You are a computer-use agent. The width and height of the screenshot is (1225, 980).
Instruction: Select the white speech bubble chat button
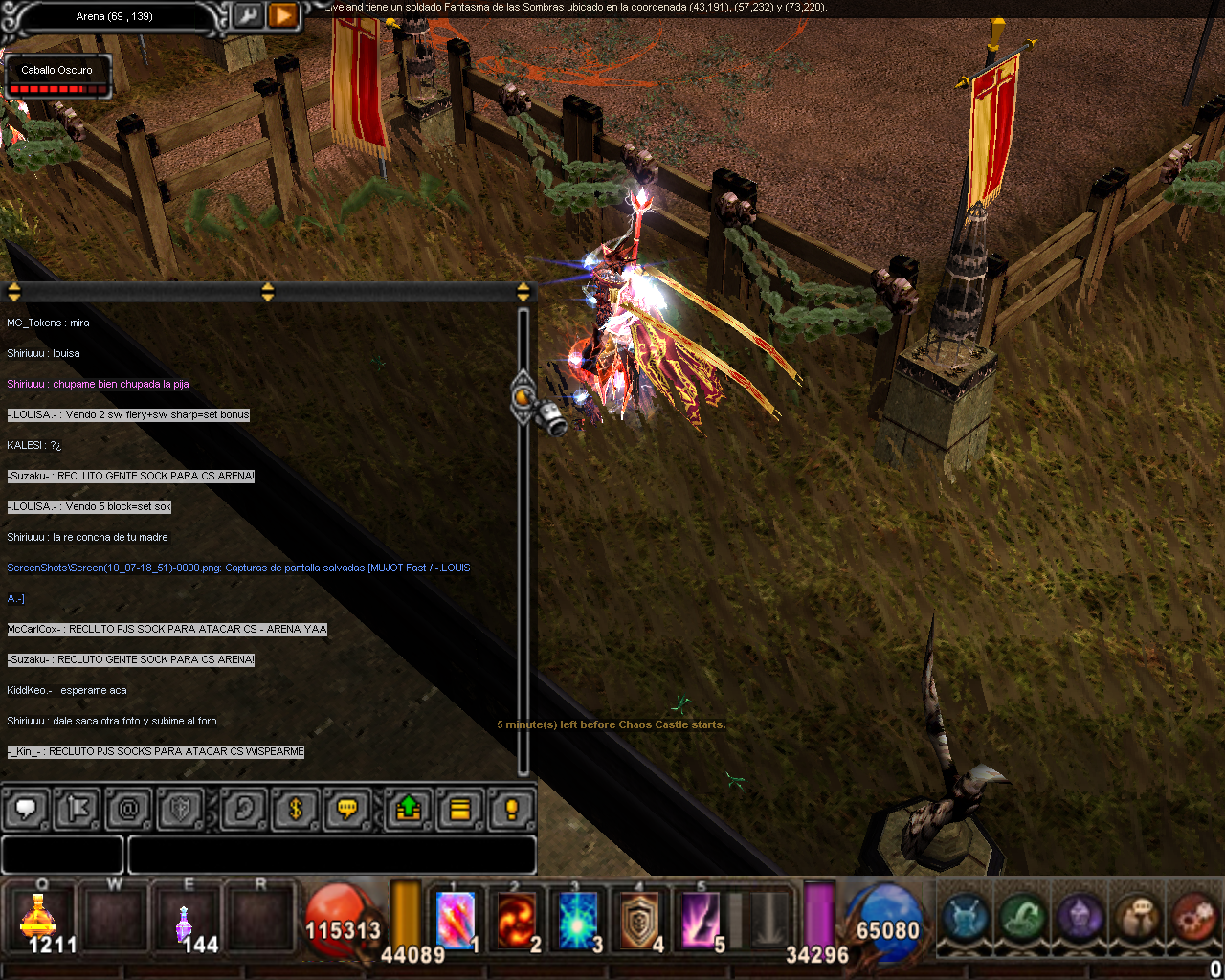point(27,810)
